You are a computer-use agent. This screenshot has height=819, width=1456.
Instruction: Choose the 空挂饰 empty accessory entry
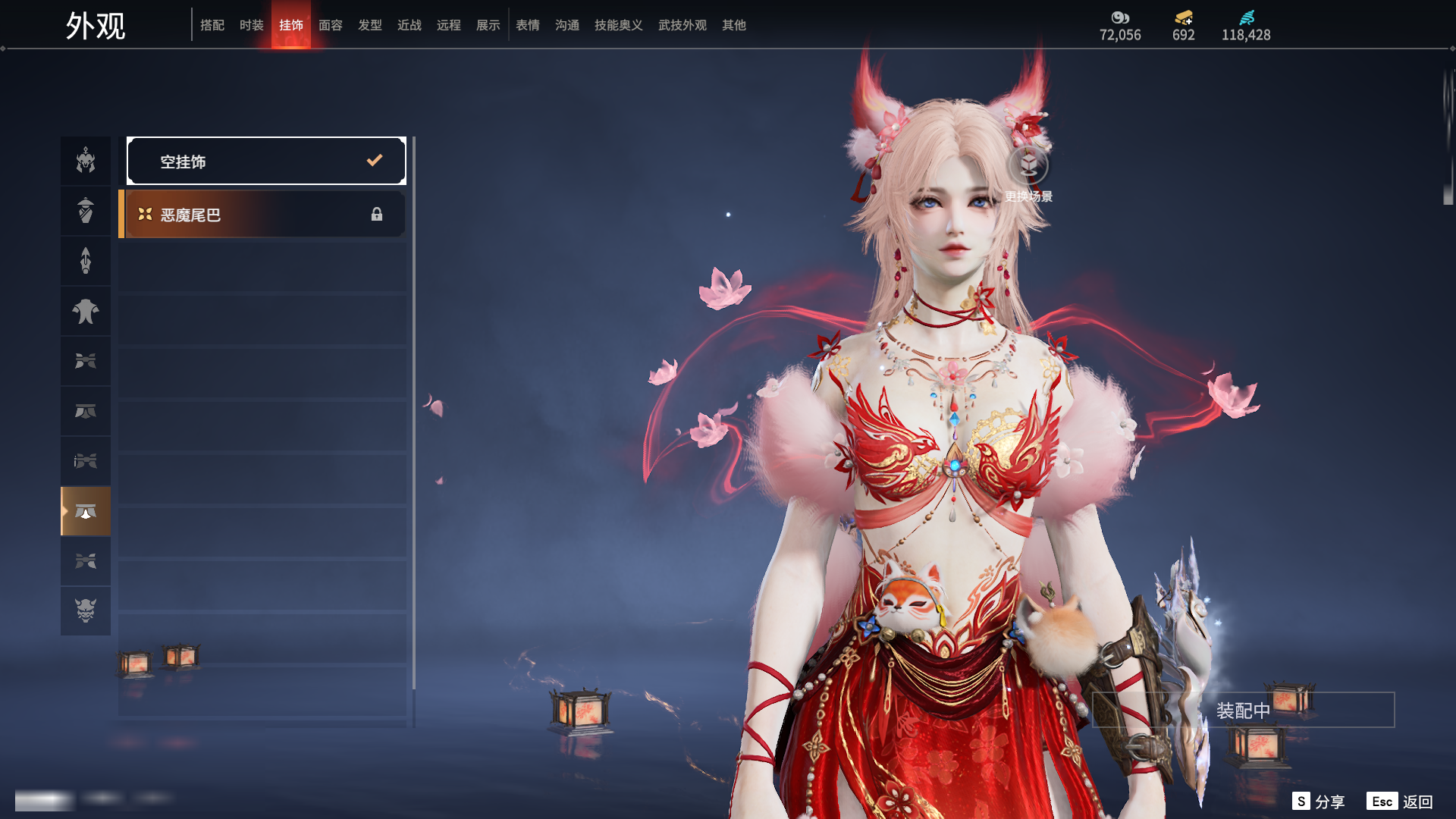coord(266,161)
